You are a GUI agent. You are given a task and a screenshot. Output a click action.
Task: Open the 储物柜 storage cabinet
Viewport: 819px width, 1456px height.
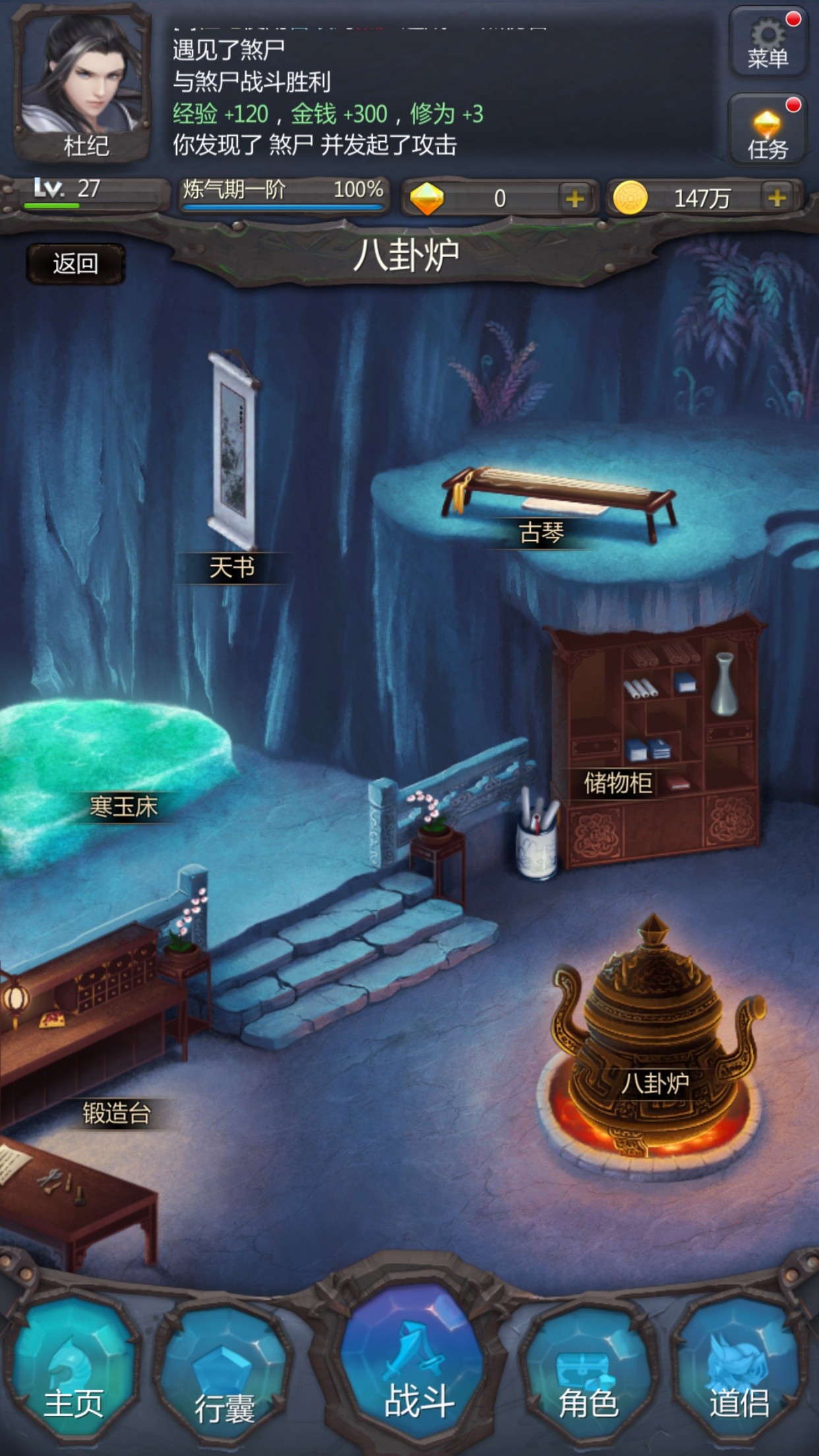pos(618,783)
